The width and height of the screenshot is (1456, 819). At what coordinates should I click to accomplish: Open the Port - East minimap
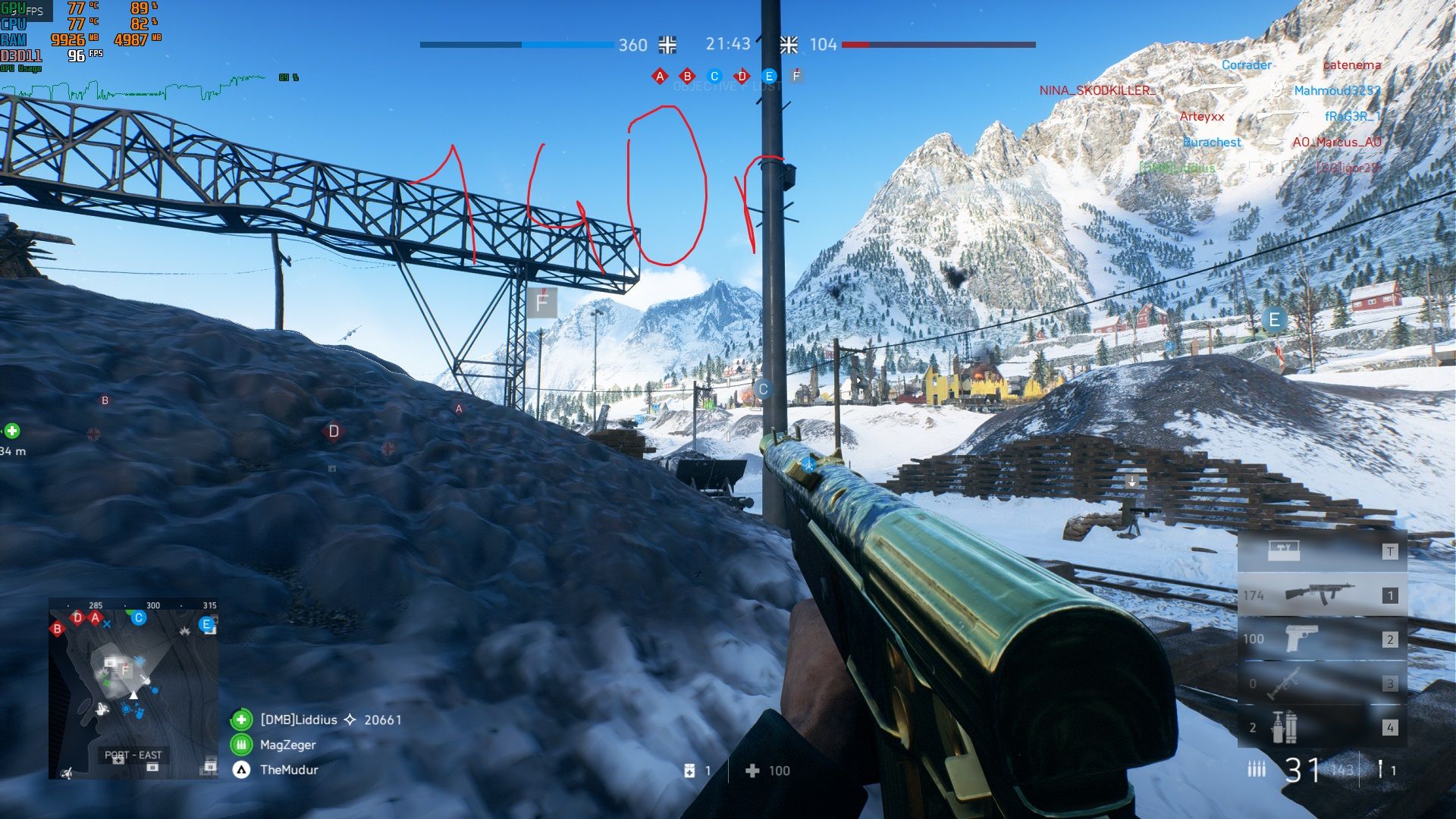click(x=133, y=689)
